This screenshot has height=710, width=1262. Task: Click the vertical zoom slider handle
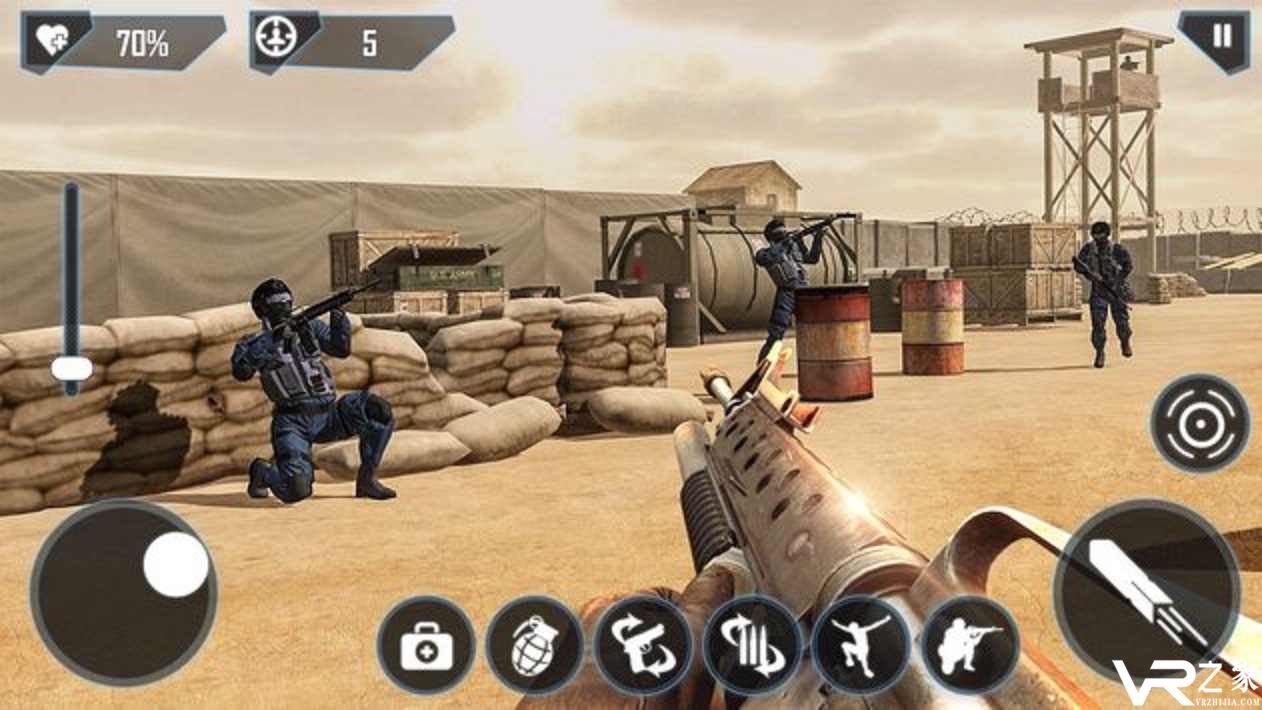coord(71,369)
